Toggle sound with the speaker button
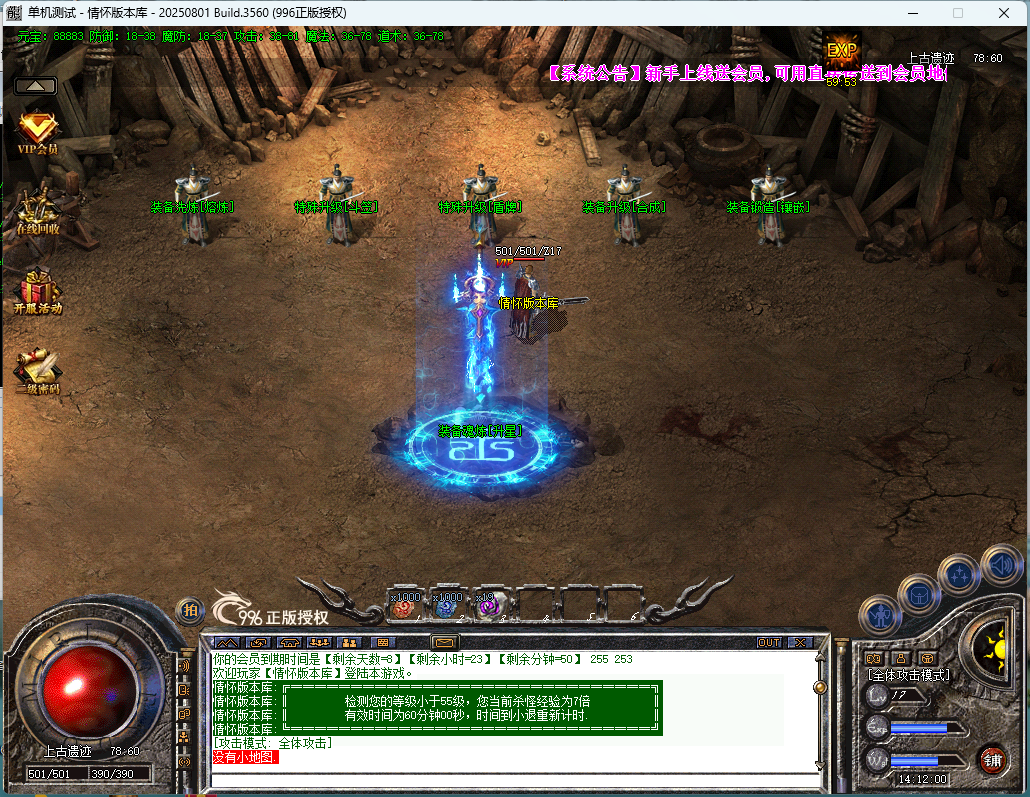Viewport: 1030px width, 797px height. 1001,563
